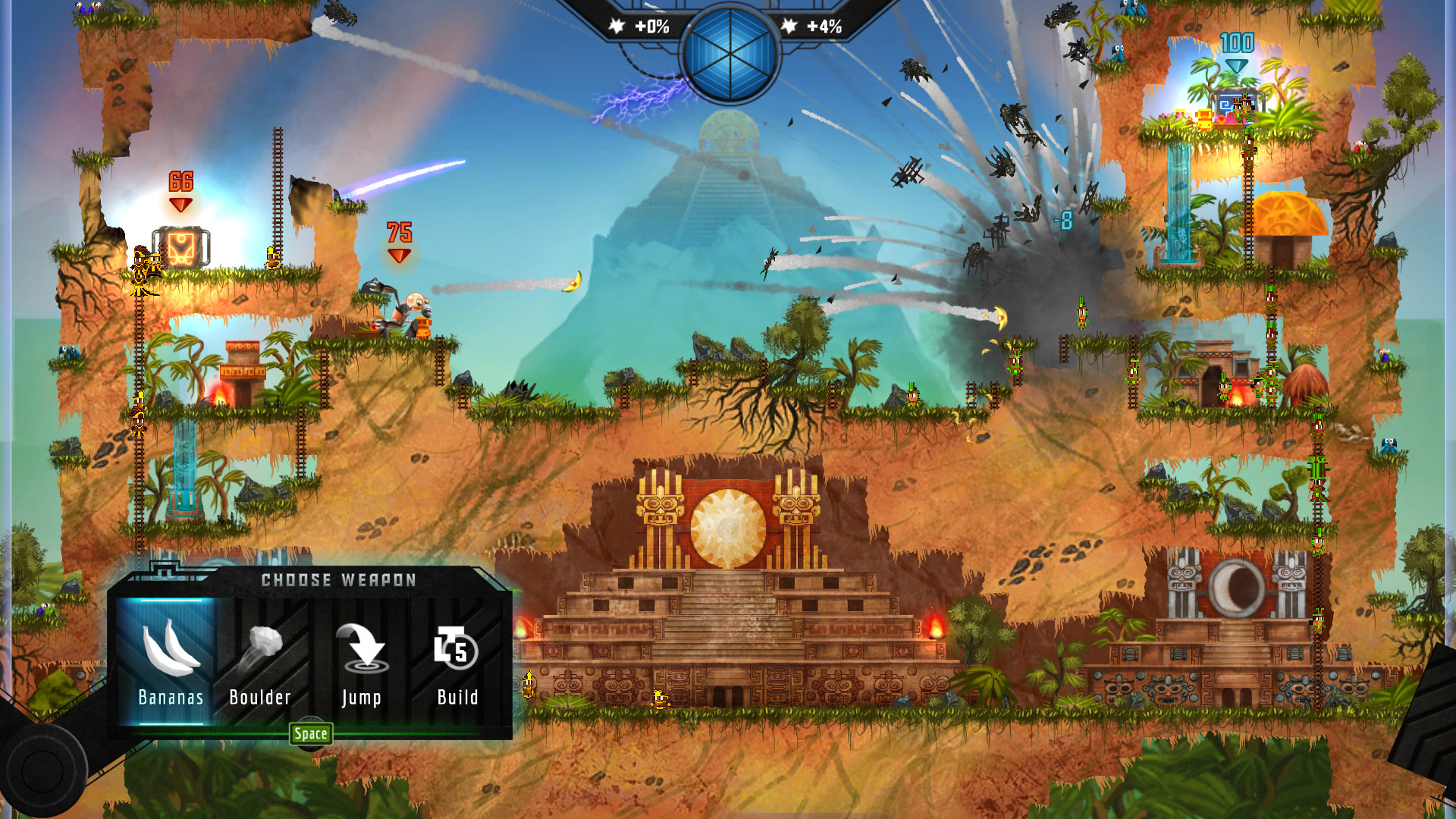Click the cyan progress bar under Bananas
This screenshot has width=1456, height=819.
(170, 723)
